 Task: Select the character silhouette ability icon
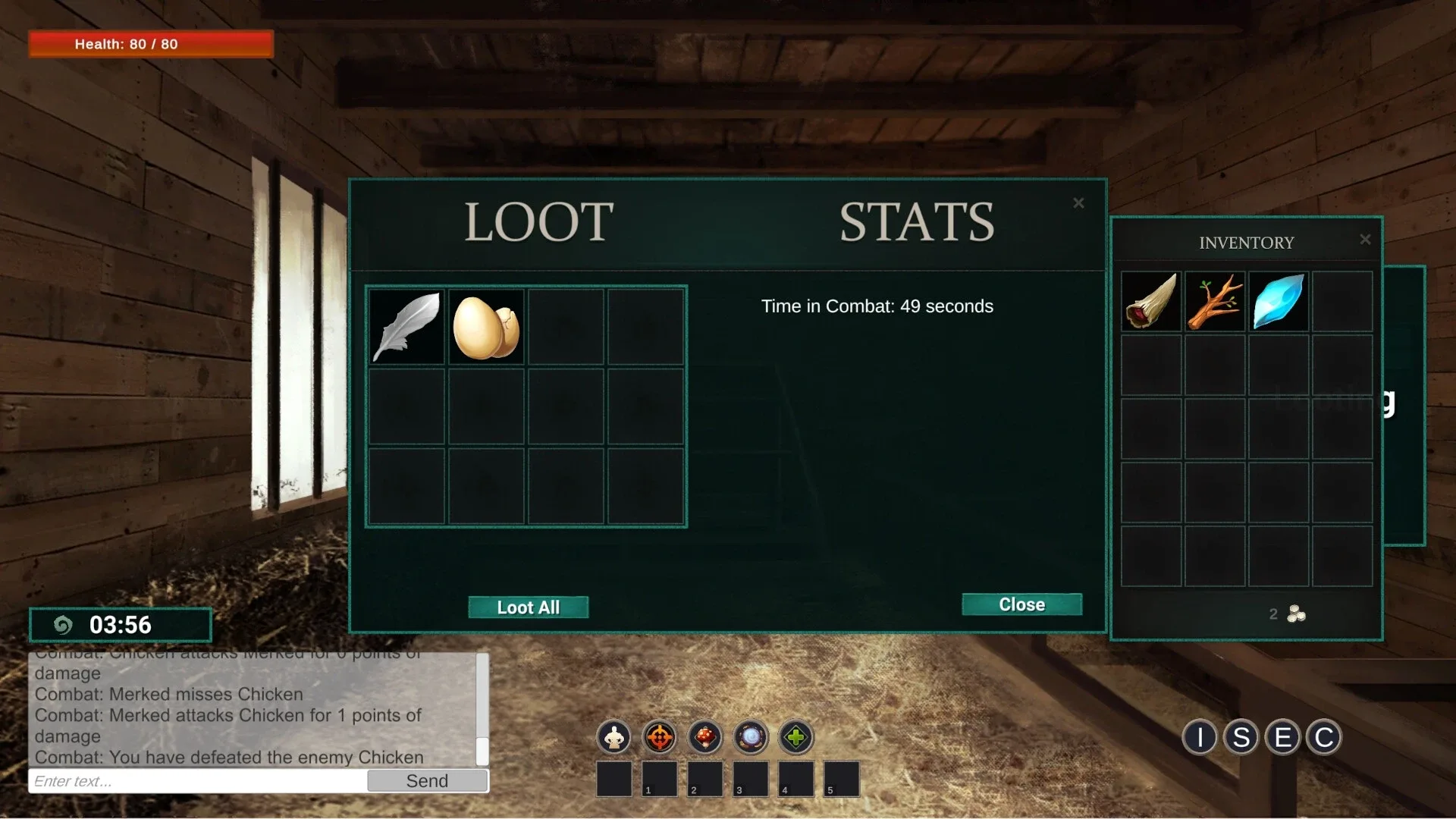point(613,736)
